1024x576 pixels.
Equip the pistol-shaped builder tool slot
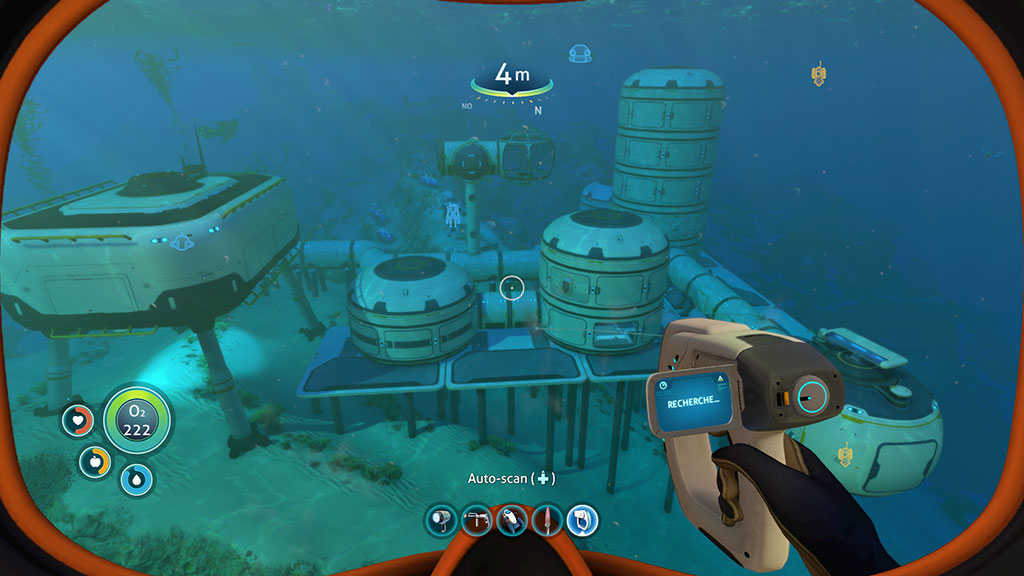(x=476, y=520)
